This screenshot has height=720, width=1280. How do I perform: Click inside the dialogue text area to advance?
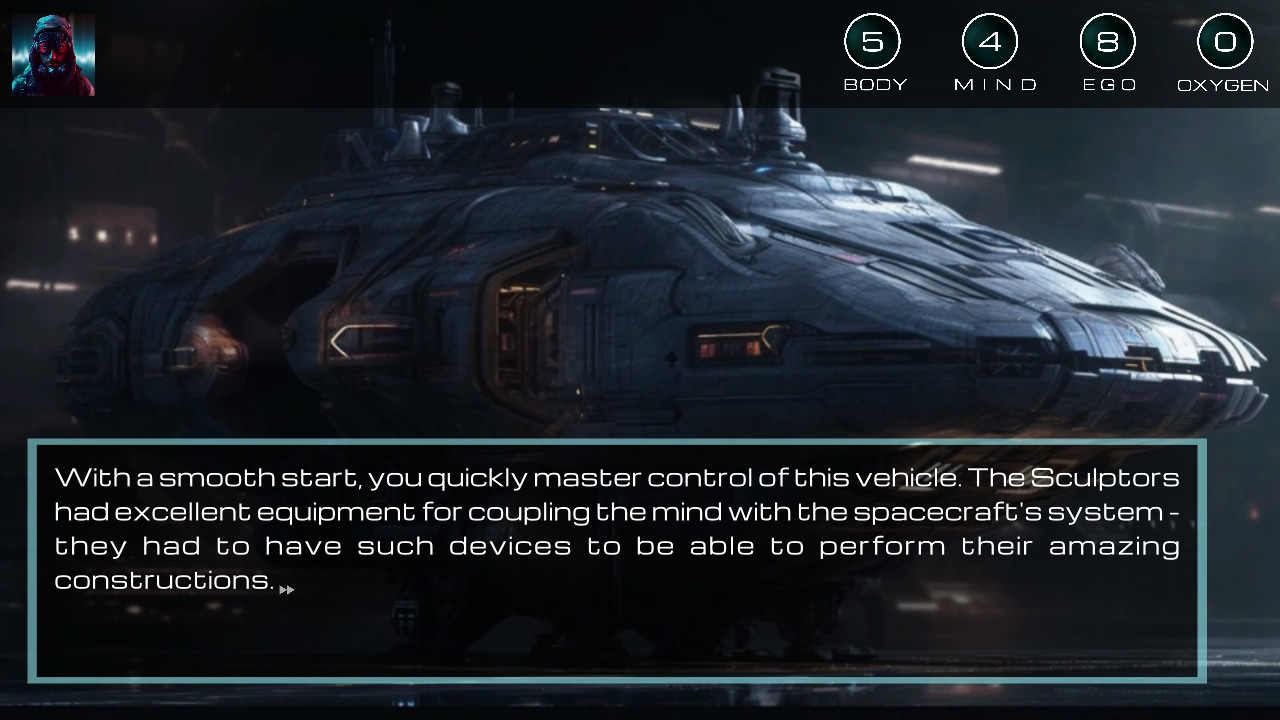600,530
